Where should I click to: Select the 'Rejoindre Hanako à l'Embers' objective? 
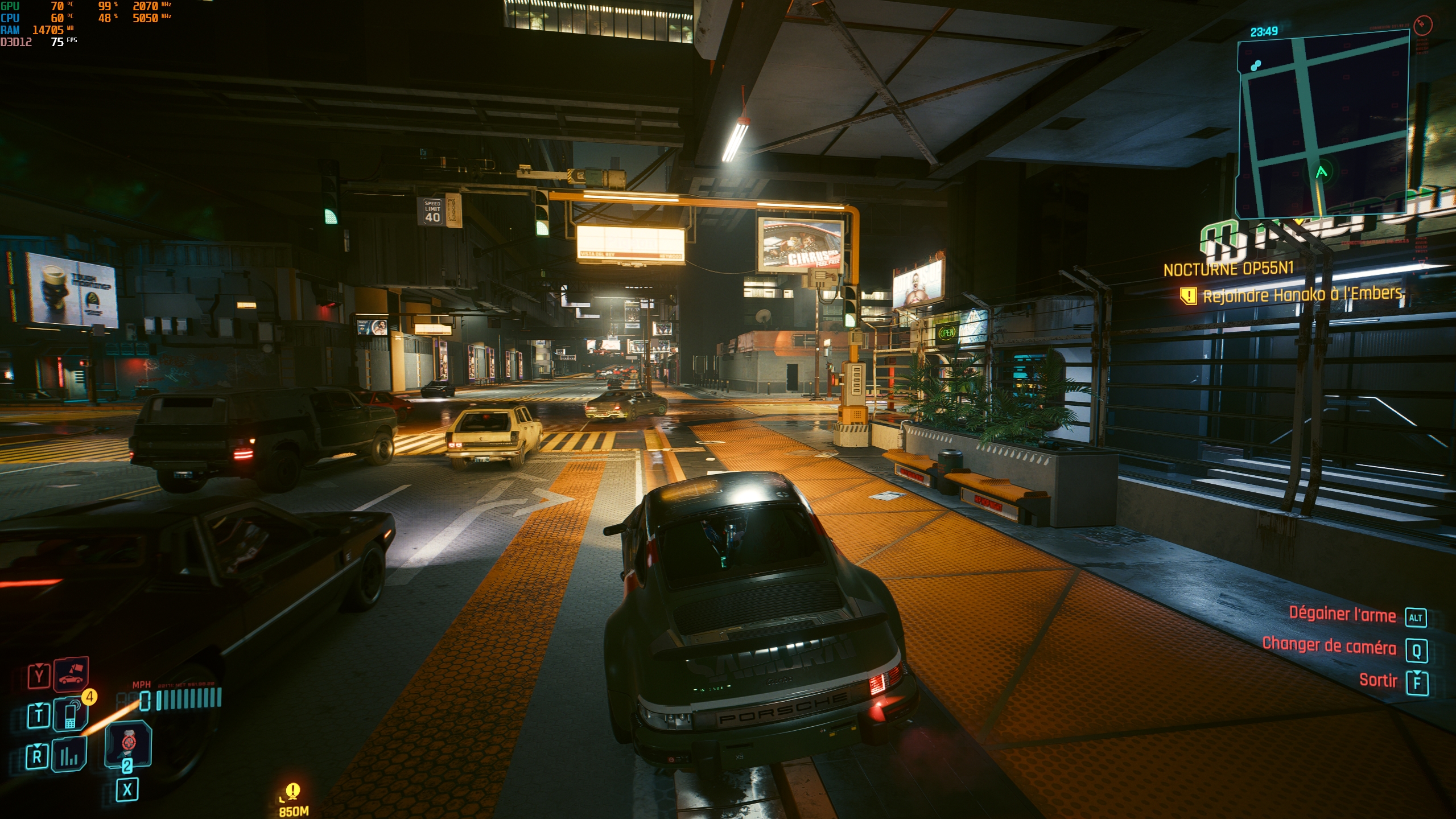[1302, 294]
